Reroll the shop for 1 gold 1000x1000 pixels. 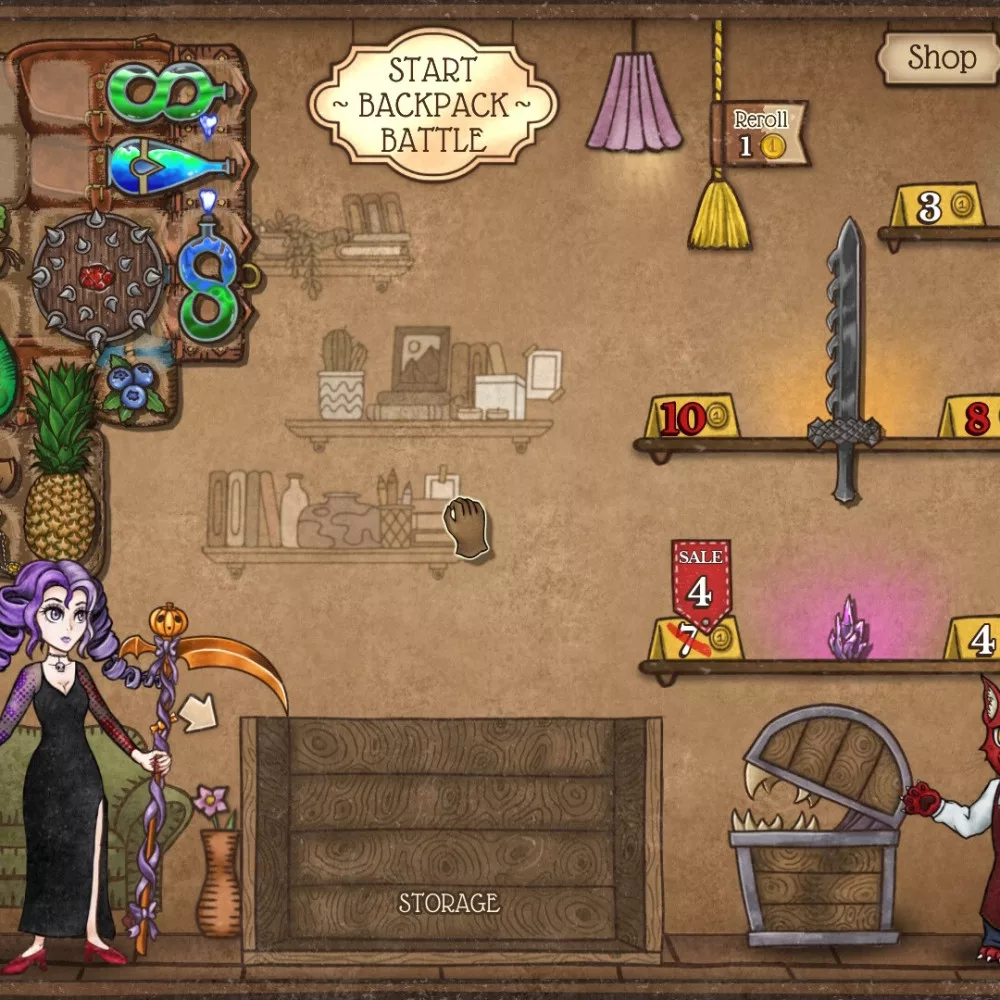(x=760, y=134)
